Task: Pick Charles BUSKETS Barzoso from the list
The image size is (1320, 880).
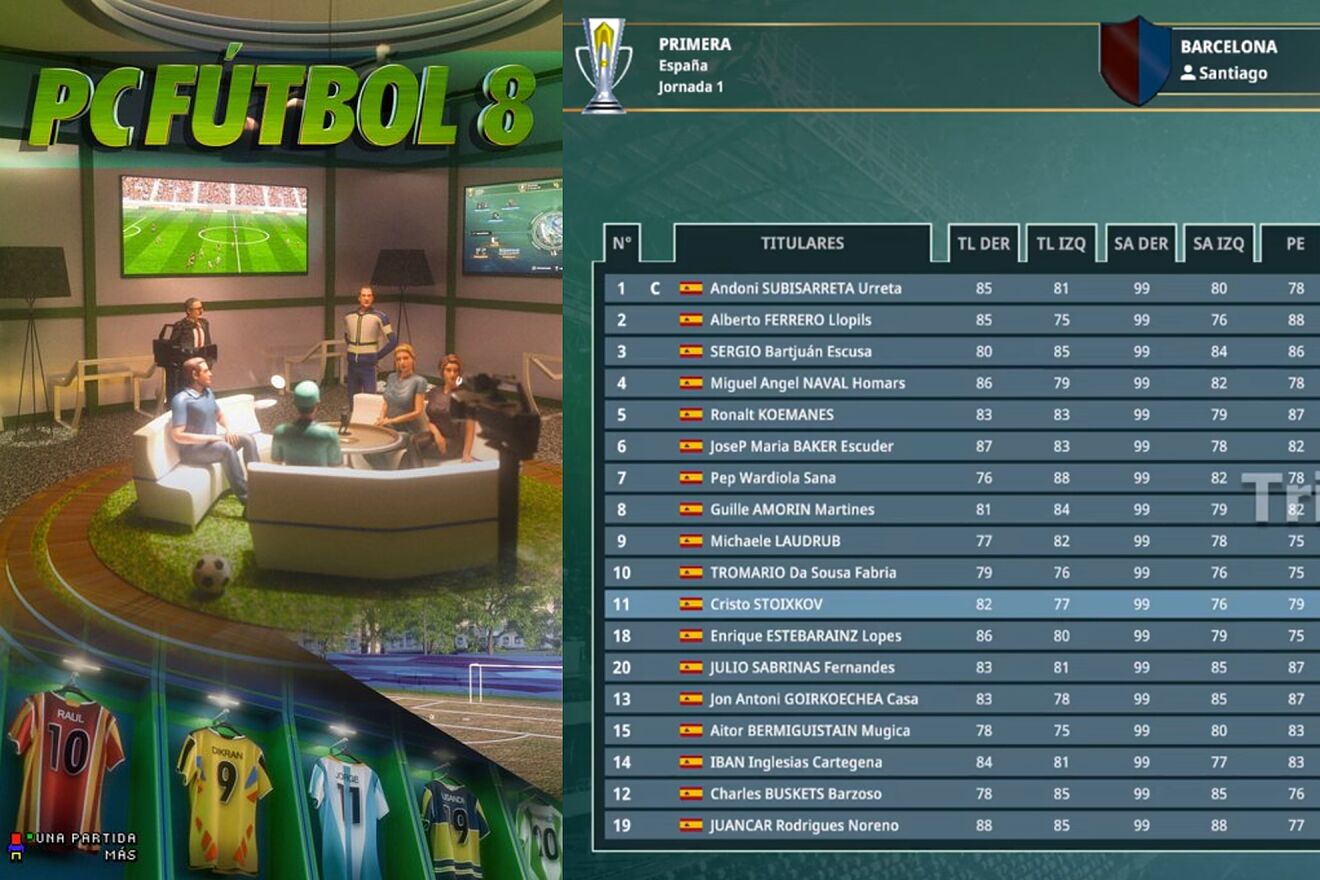Action: (795, 794)
